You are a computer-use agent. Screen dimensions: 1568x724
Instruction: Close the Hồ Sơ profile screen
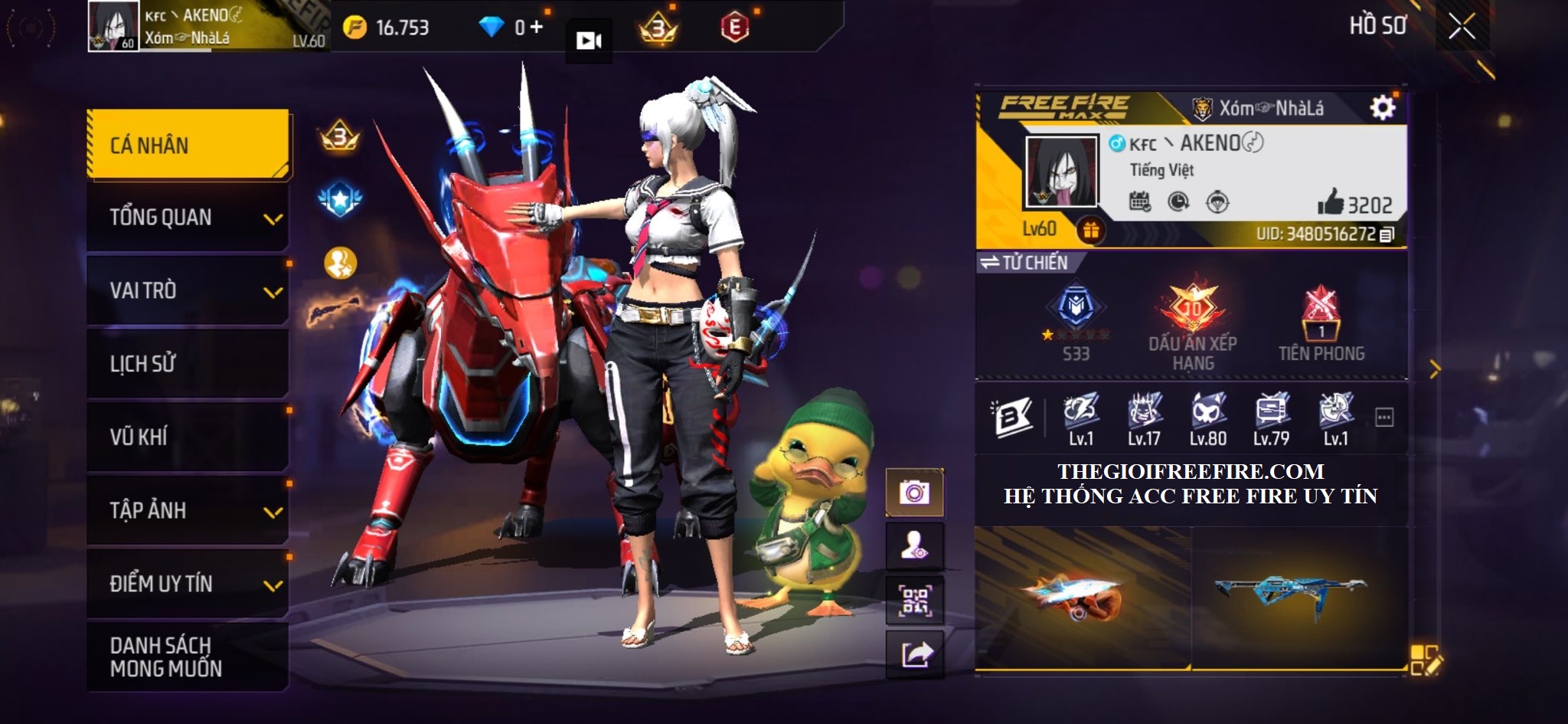(1462, 27)
